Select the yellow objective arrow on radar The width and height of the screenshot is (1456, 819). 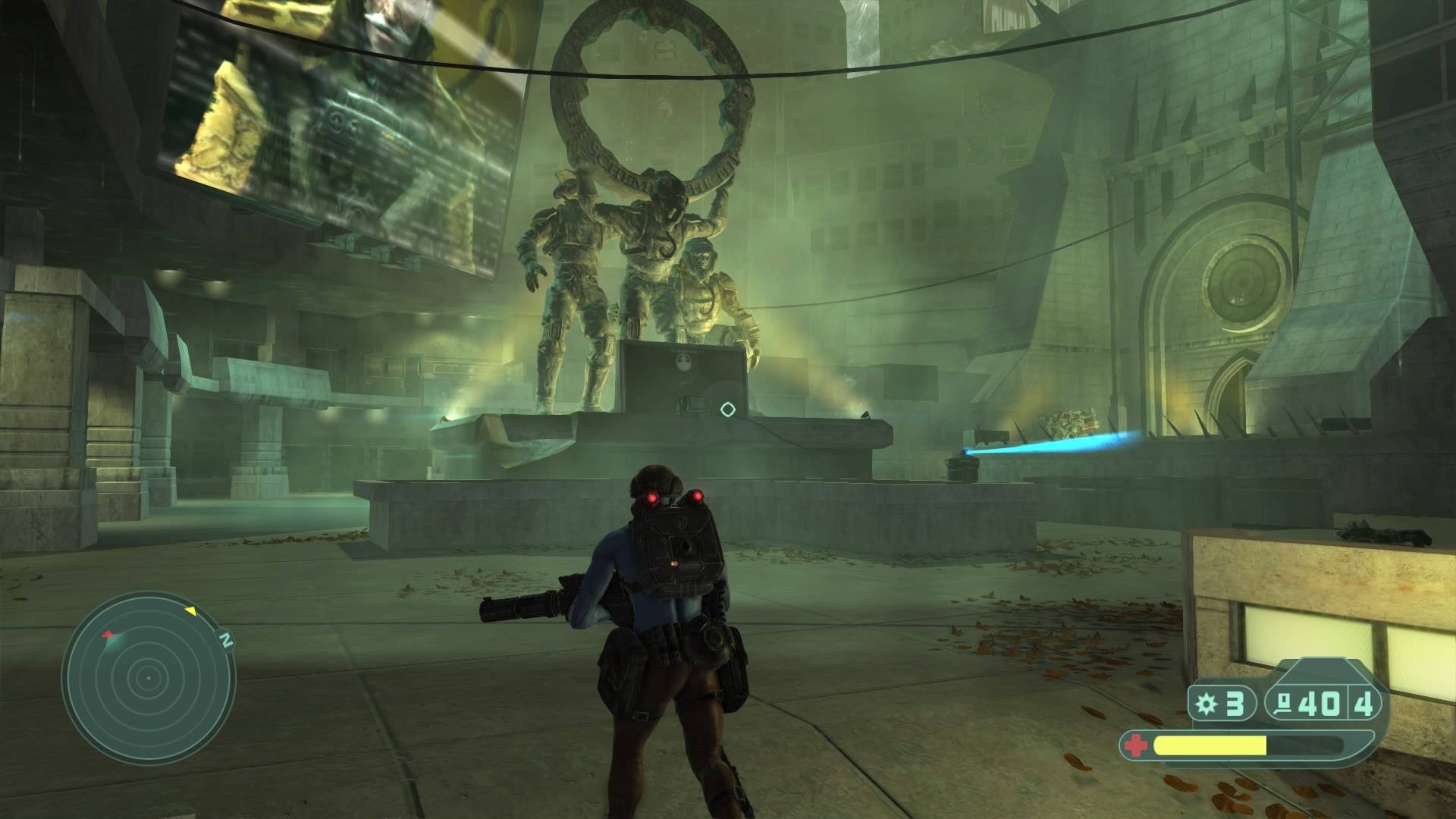tap(190, 610)
